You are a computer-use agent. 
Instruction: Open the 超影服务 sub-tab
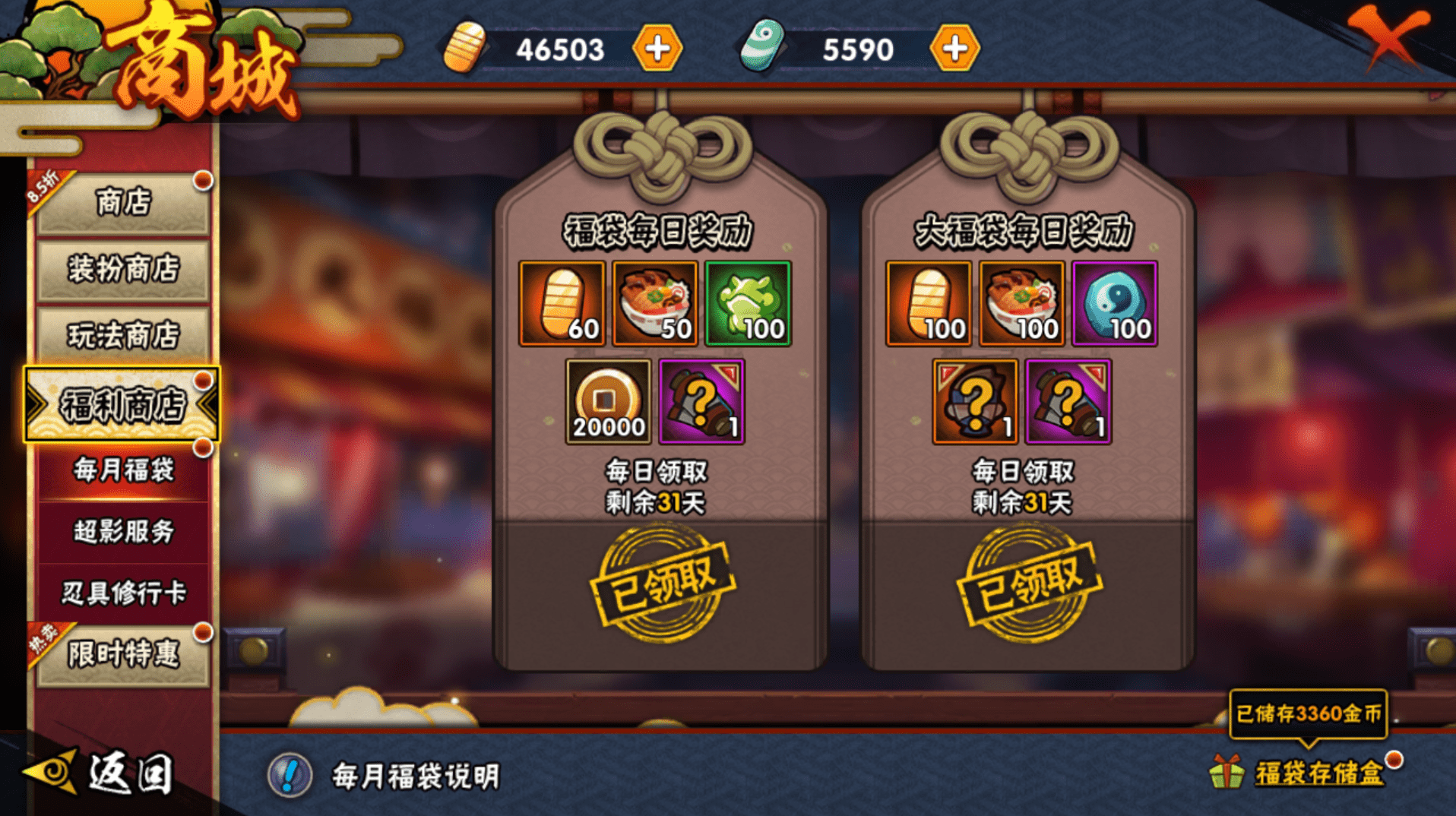click(x=122, y=532)
